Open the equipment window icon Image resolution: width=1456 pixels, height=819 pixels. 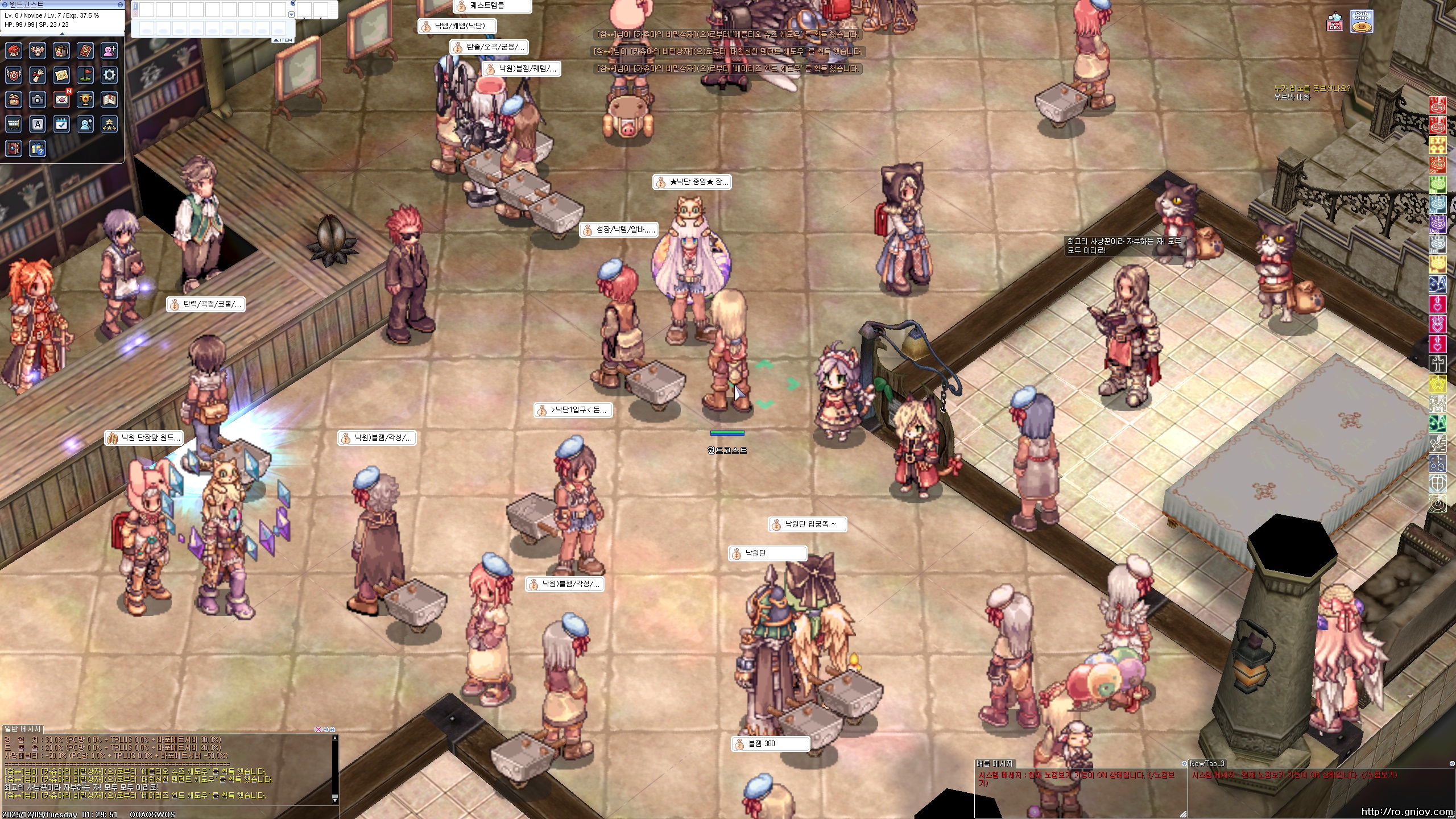point(38,51)
